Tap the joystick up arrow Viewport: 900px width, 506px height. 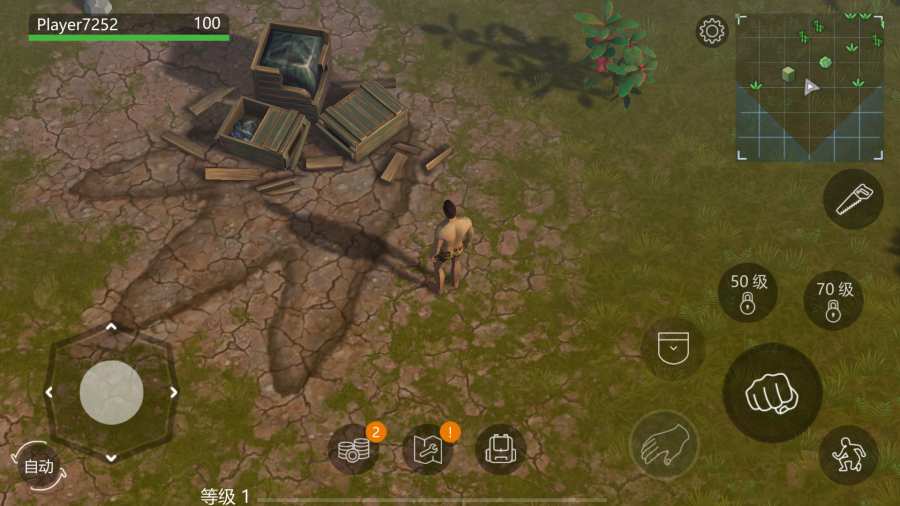(x=111, y=327)
